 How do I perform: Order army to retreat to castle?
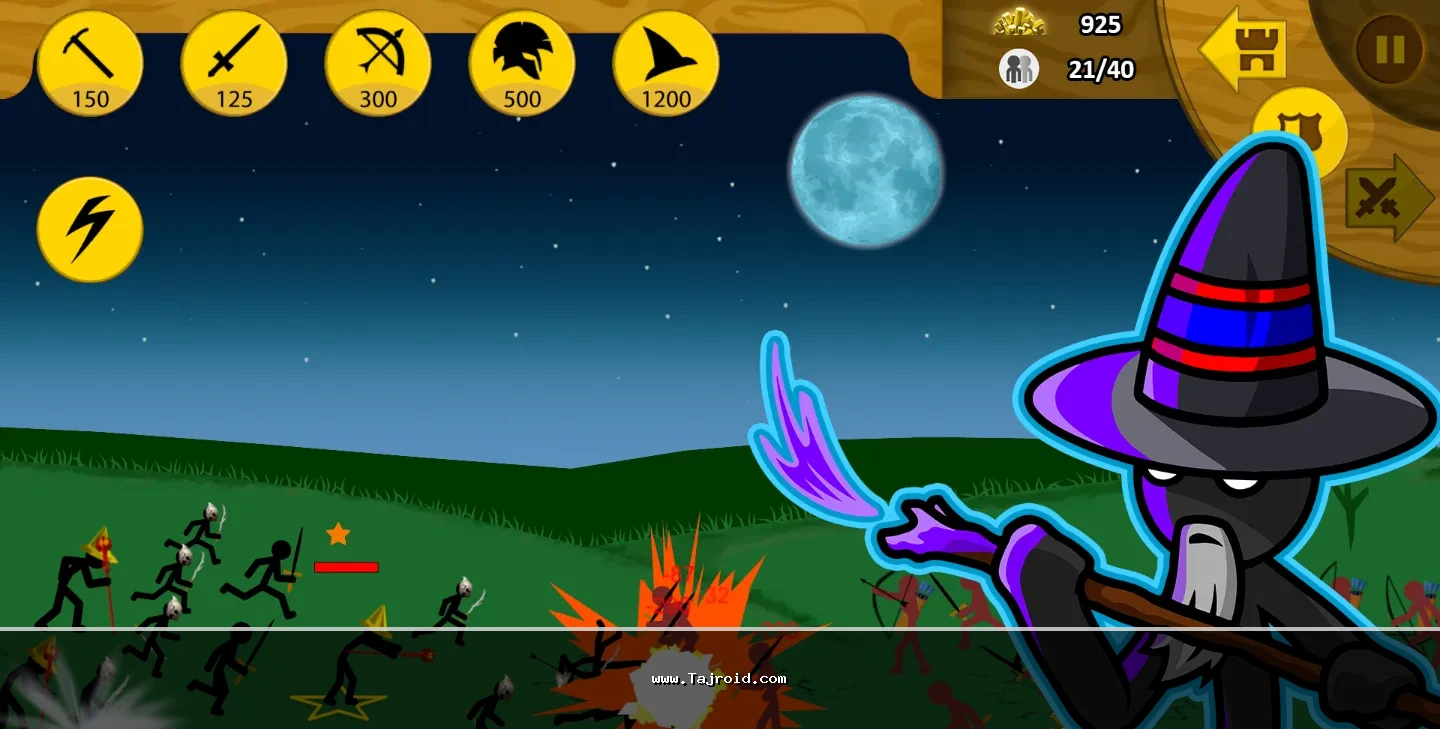click(x=1242, y=49)
